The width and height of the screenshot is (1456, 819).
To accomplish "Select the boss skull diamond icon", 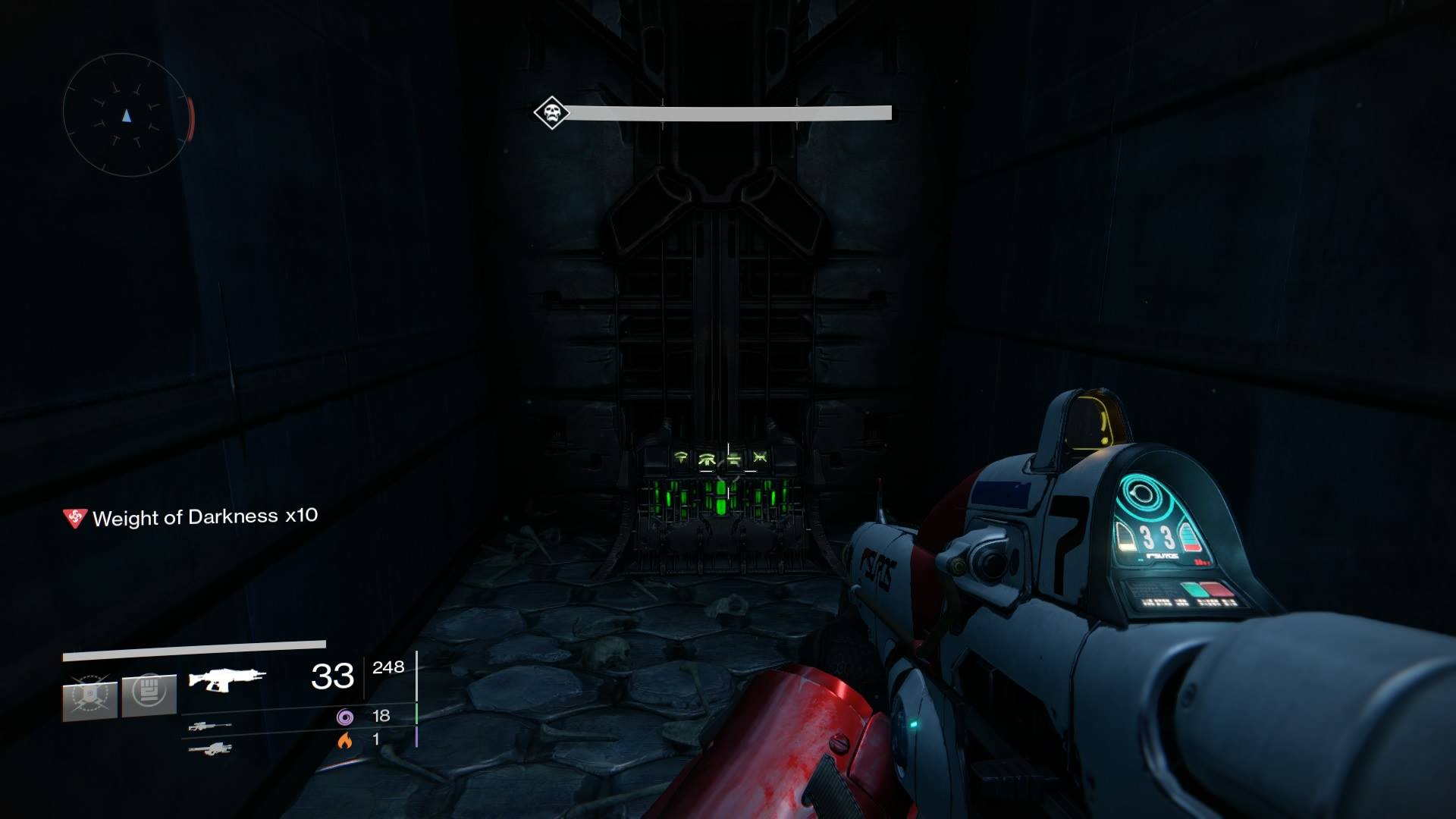I will pyautogui.click(x=551, y=113).
